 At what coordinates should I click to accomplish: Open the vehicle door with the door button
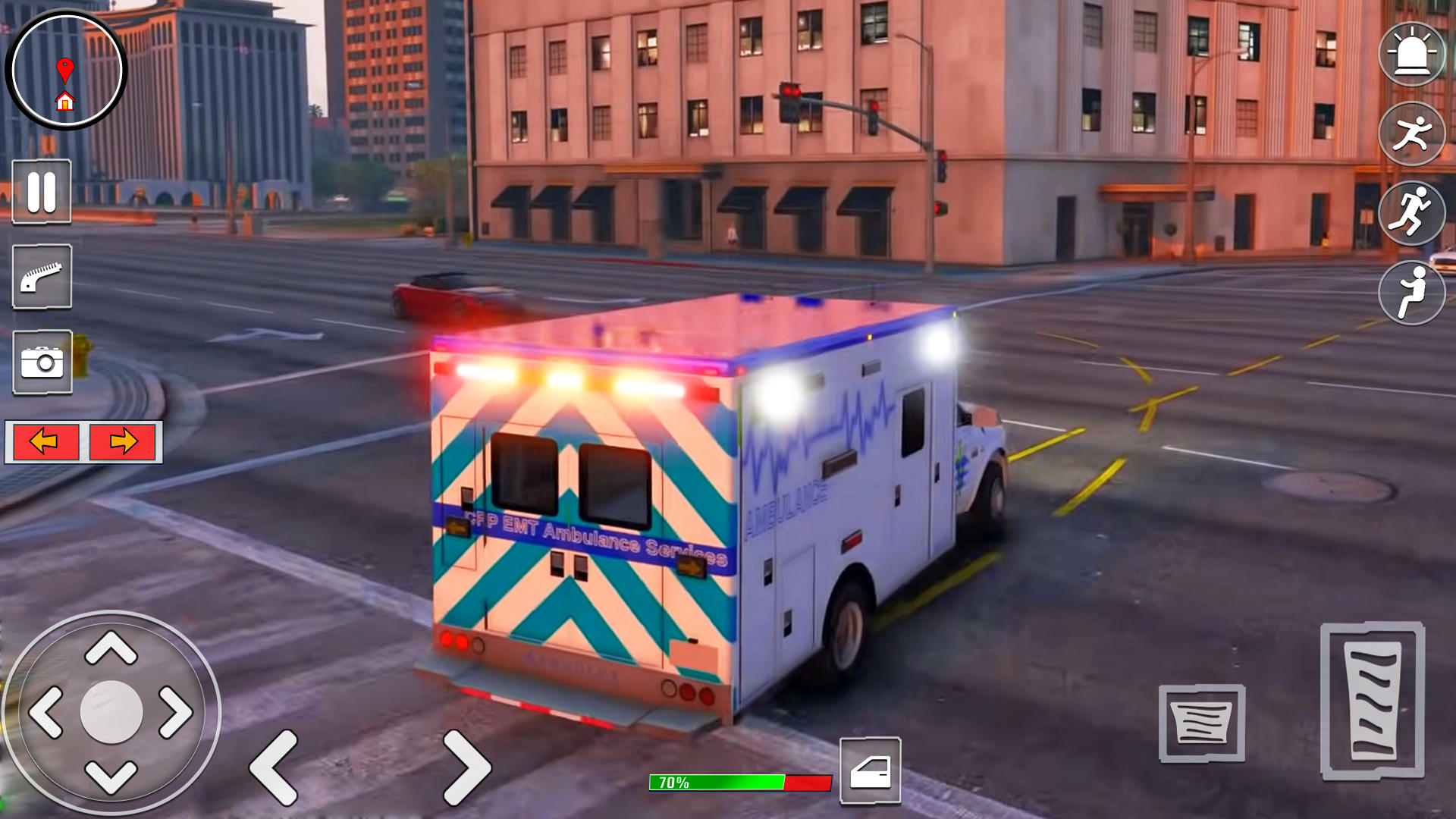(871, 770)
